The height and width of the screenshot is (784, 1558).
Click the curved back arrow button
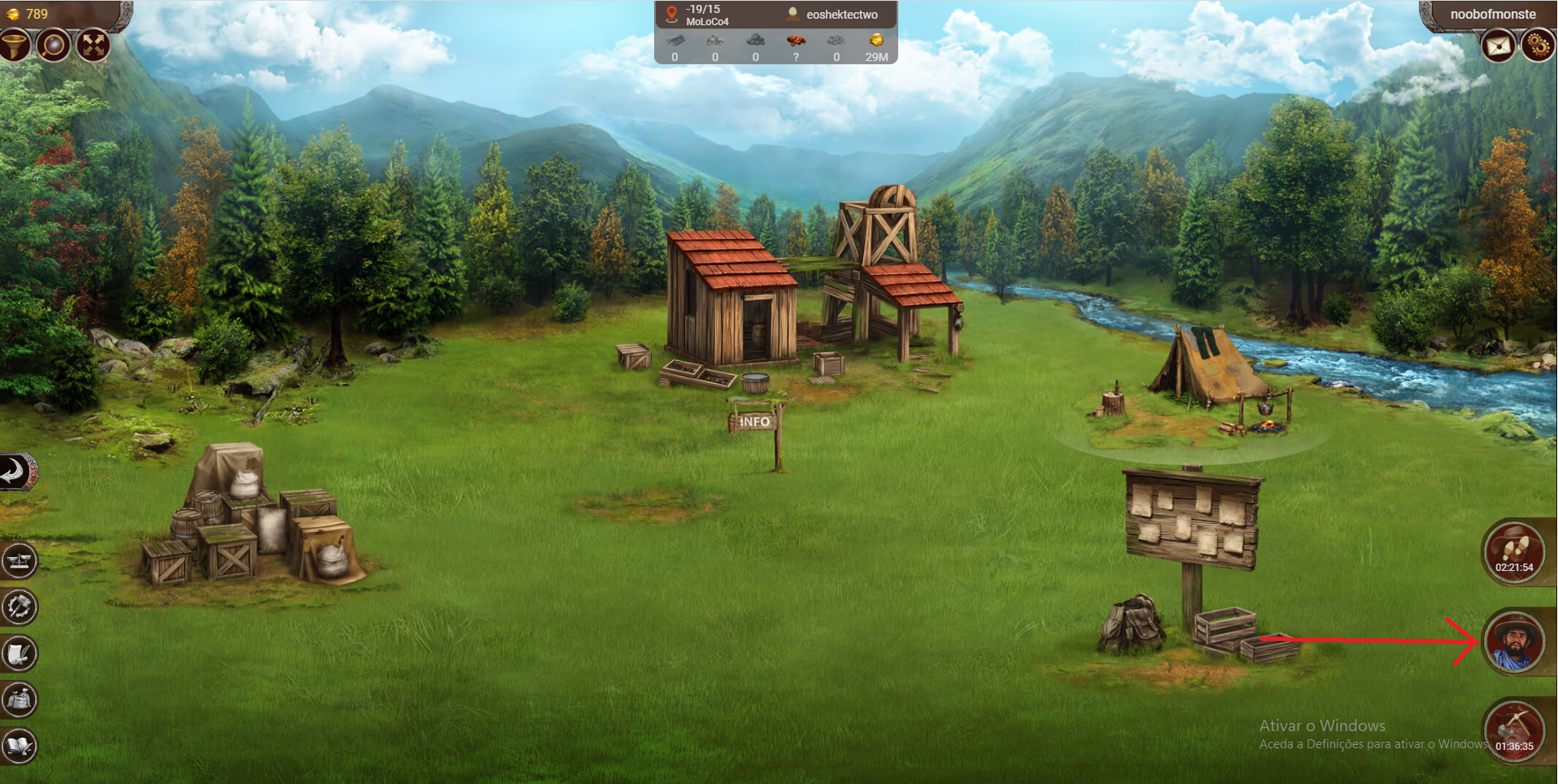(x=16, y=471)
